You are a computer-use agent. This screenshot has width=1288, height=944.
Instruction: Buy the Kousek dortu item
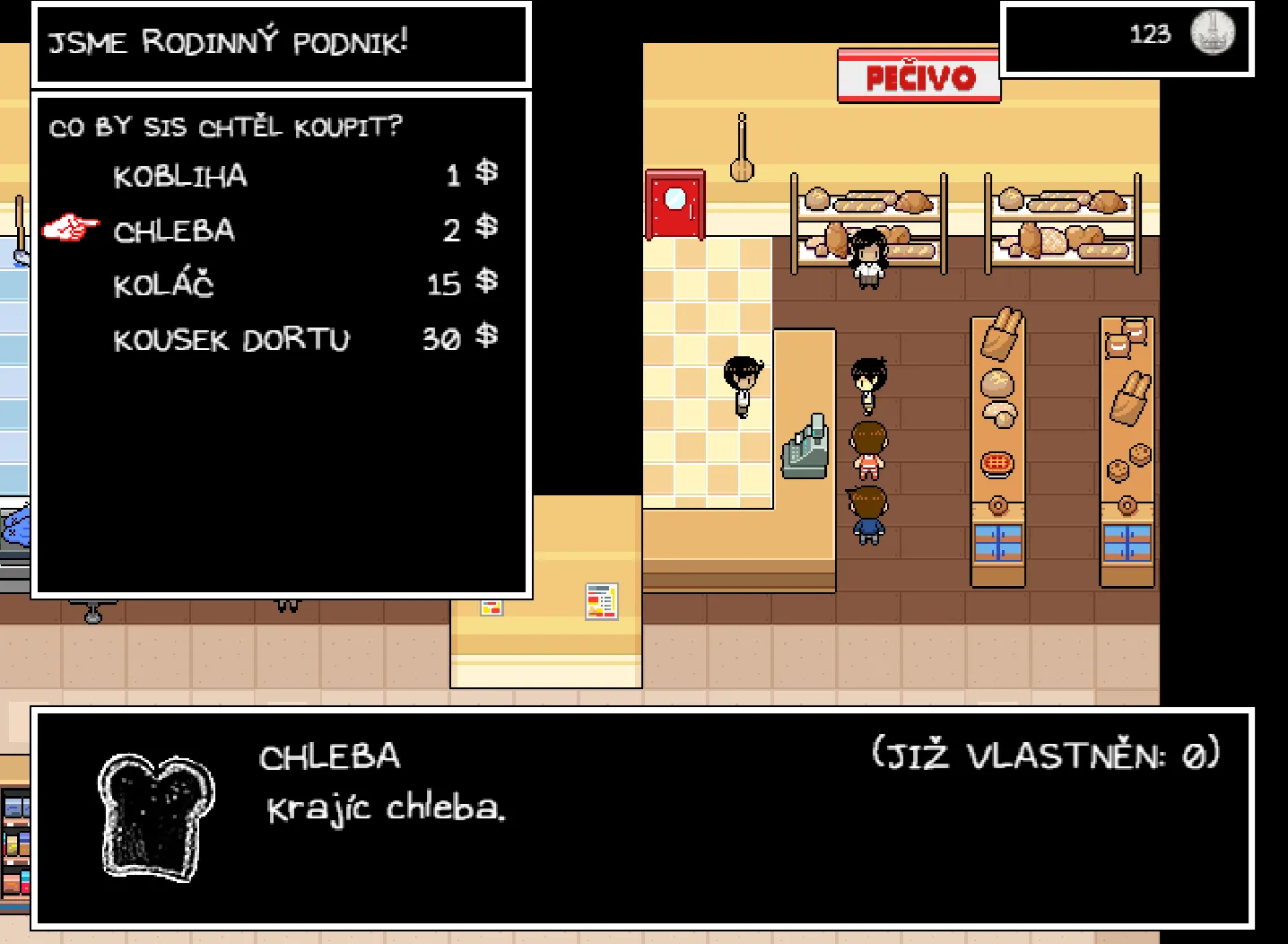[x=231, y=340]
